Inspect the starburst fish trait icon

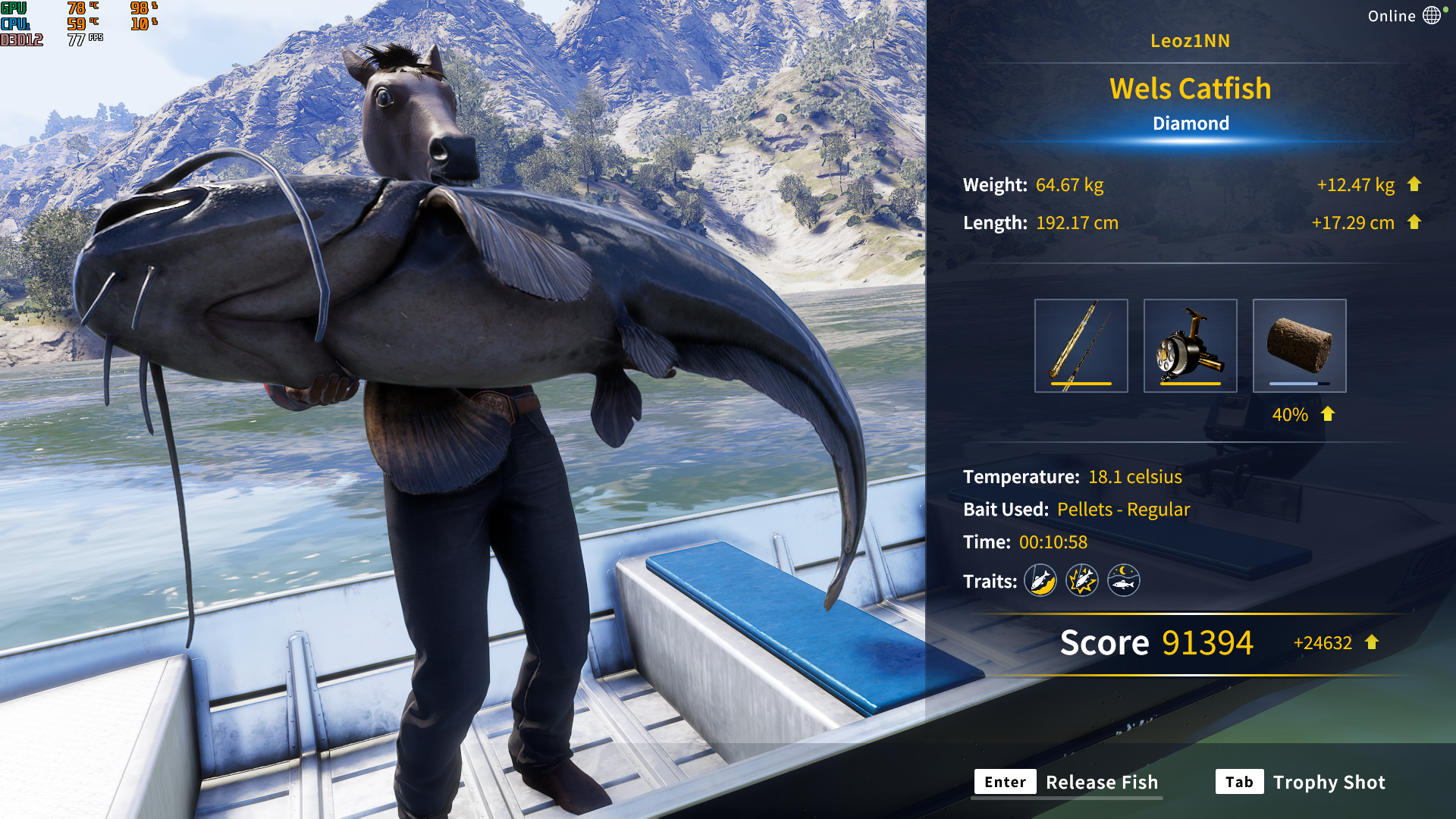(x=1082, y=581)
